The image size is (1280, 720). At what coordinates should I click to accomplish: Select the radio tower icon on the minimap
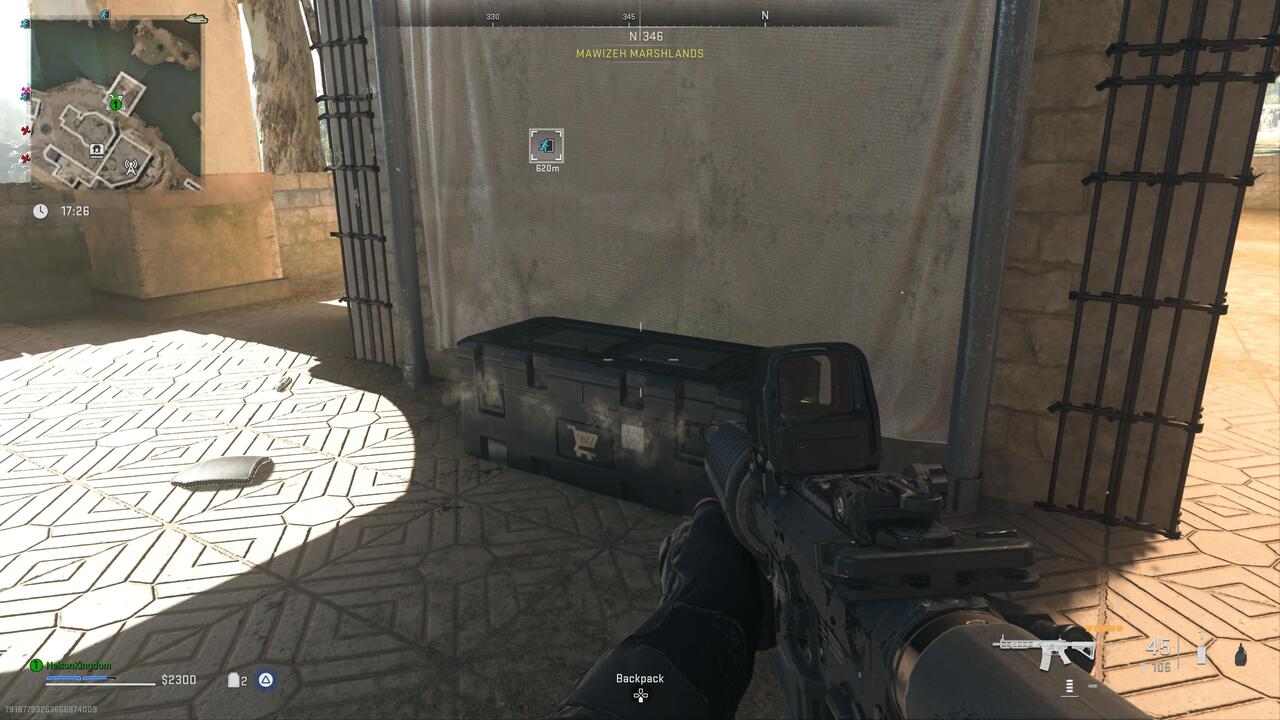click(131, 167)
